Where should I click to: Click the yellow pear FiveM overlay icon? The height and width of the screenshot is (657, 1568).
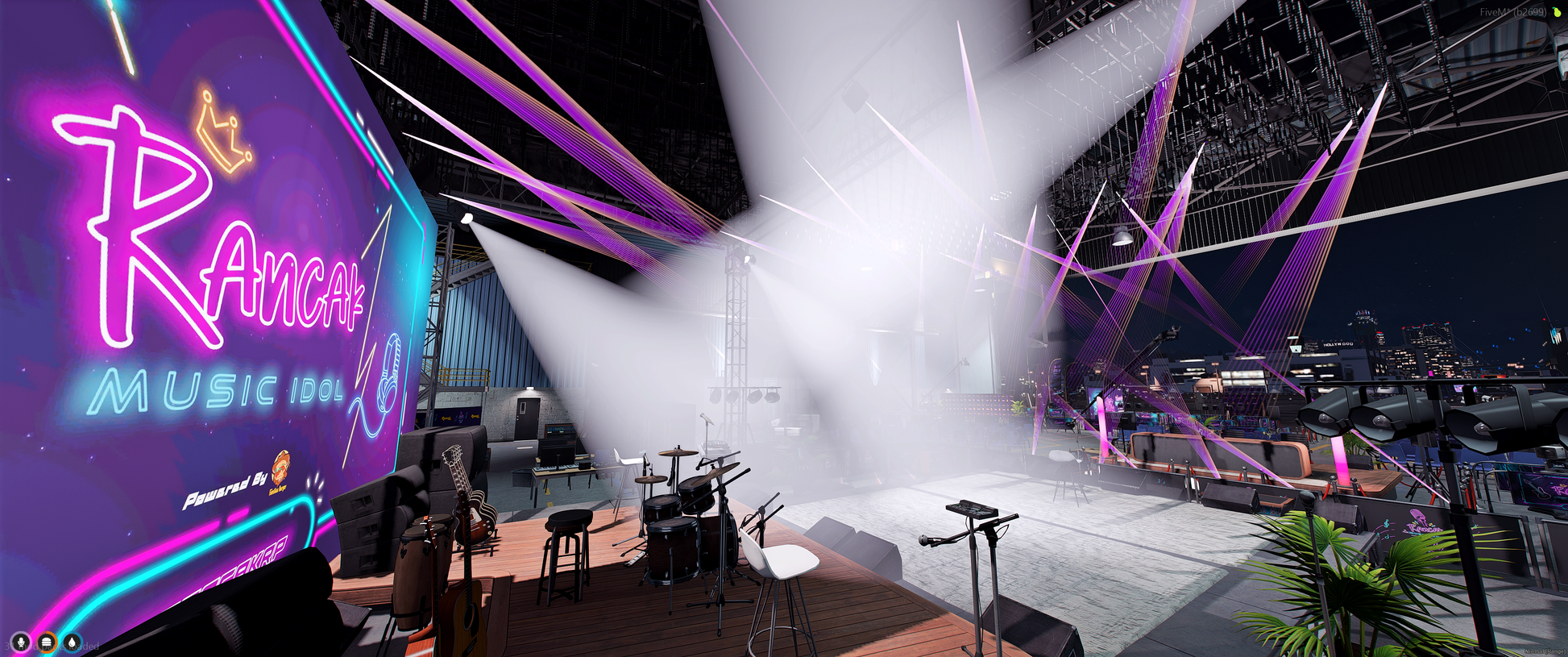[1557, 12]
